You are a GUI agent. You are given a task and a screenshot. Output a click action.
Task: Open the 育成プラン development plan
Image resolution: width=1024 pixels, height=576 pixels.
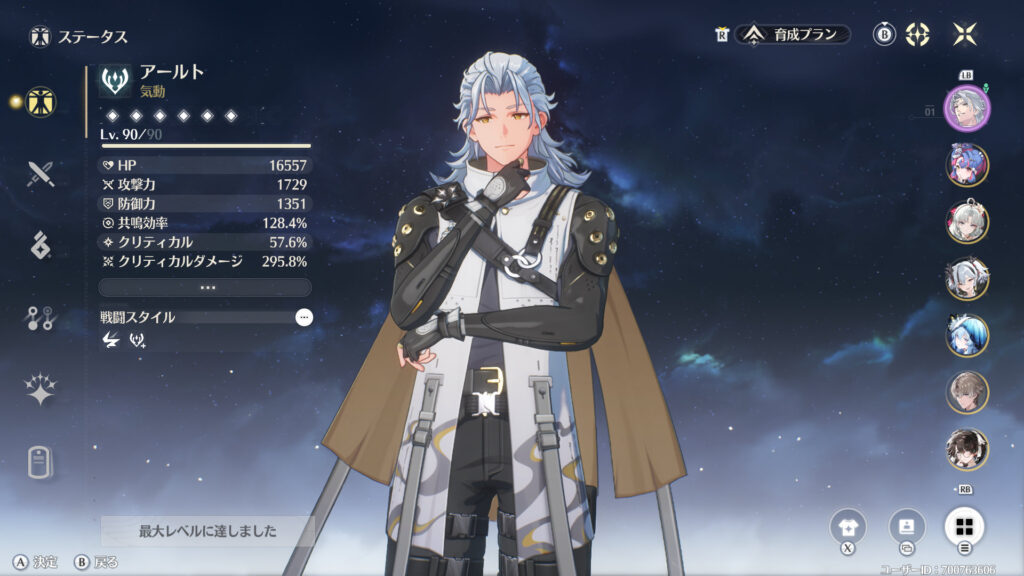794,35
